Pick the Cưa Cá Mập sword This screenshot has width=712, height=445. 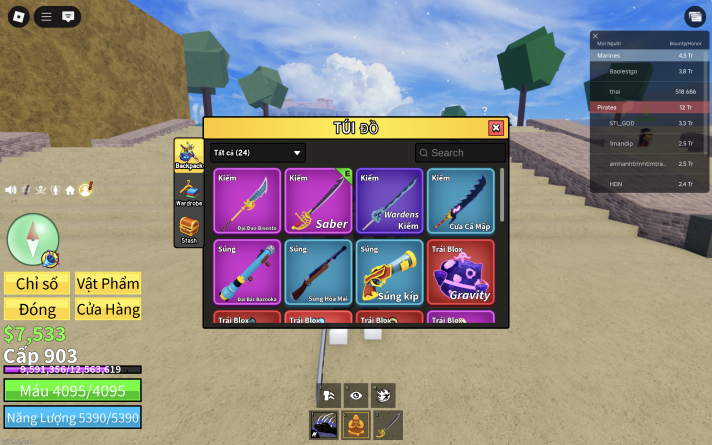point(460,200)
